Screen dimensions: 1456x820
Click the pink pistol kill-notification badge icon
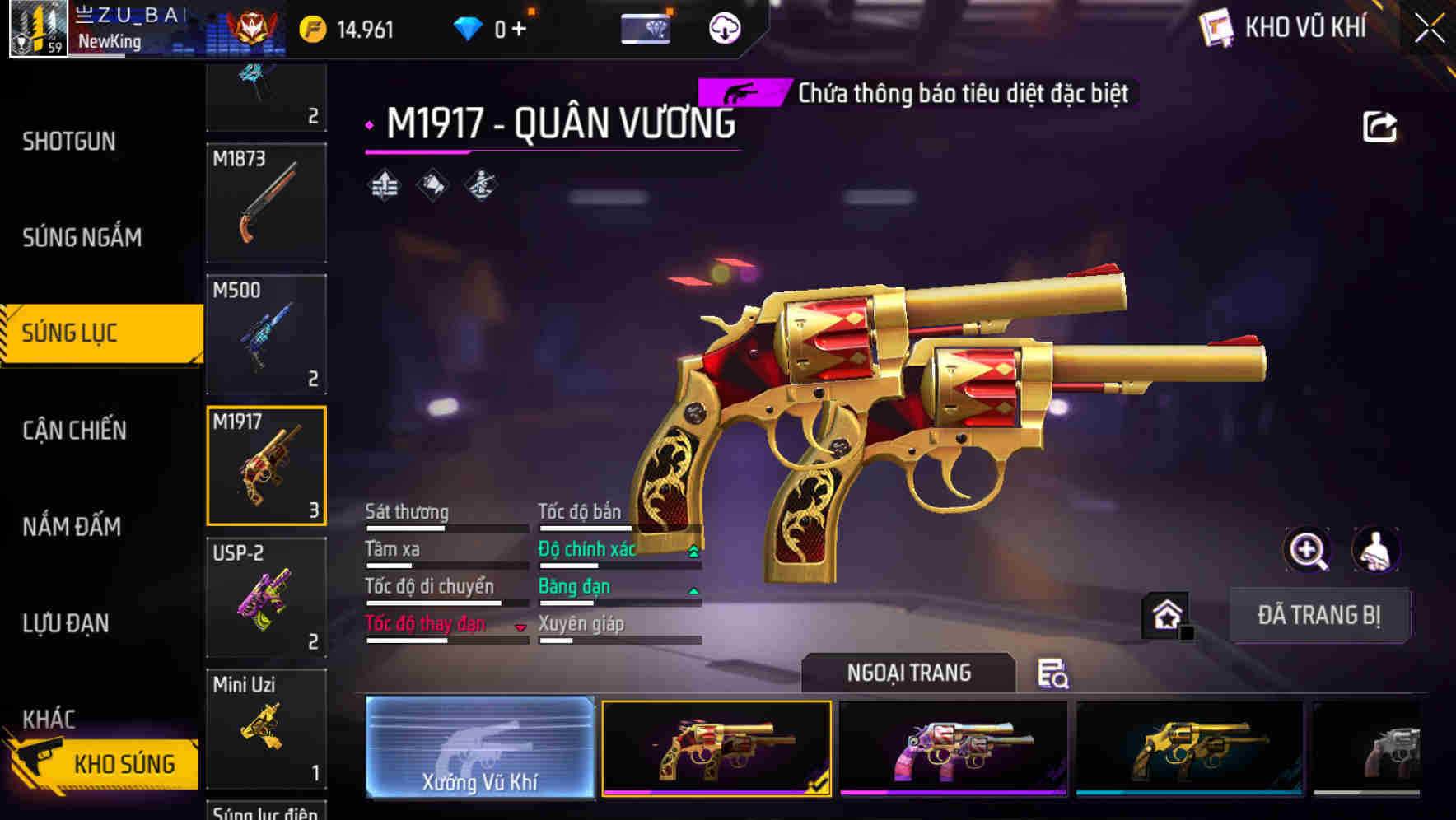[742, 93]
